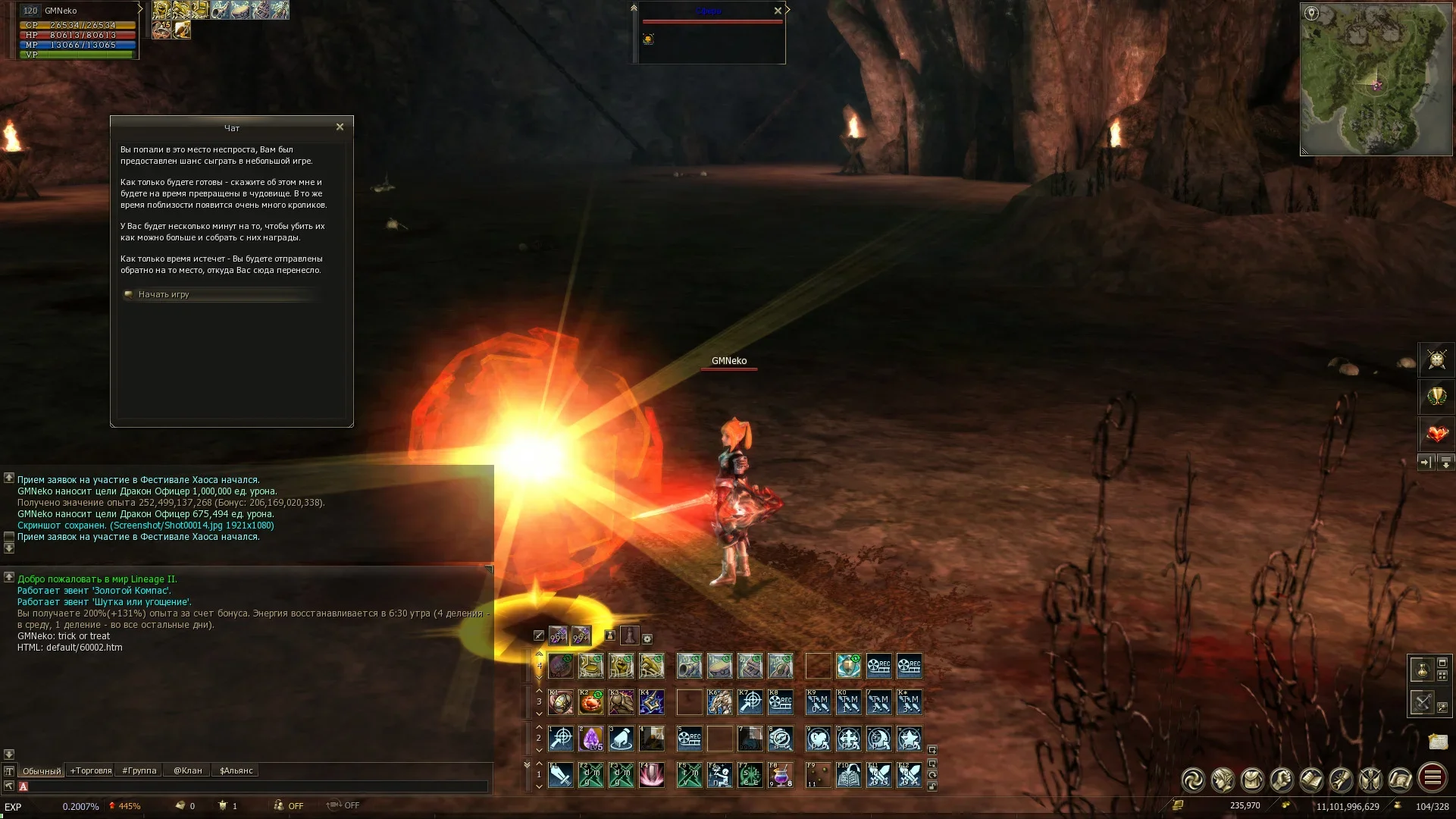
Task: Select the @Клан chat tab
Action: [x=187, y=770]
